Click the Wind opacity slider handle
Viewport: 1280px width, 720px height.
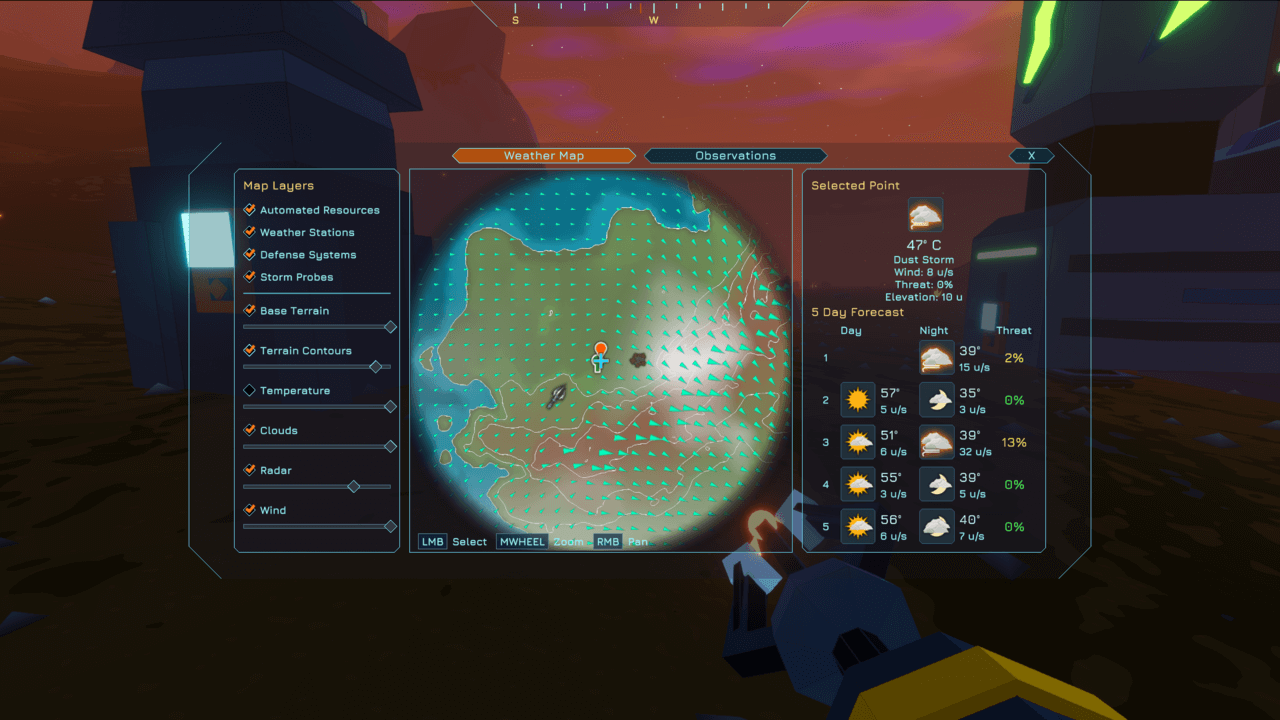coord(390,526)
